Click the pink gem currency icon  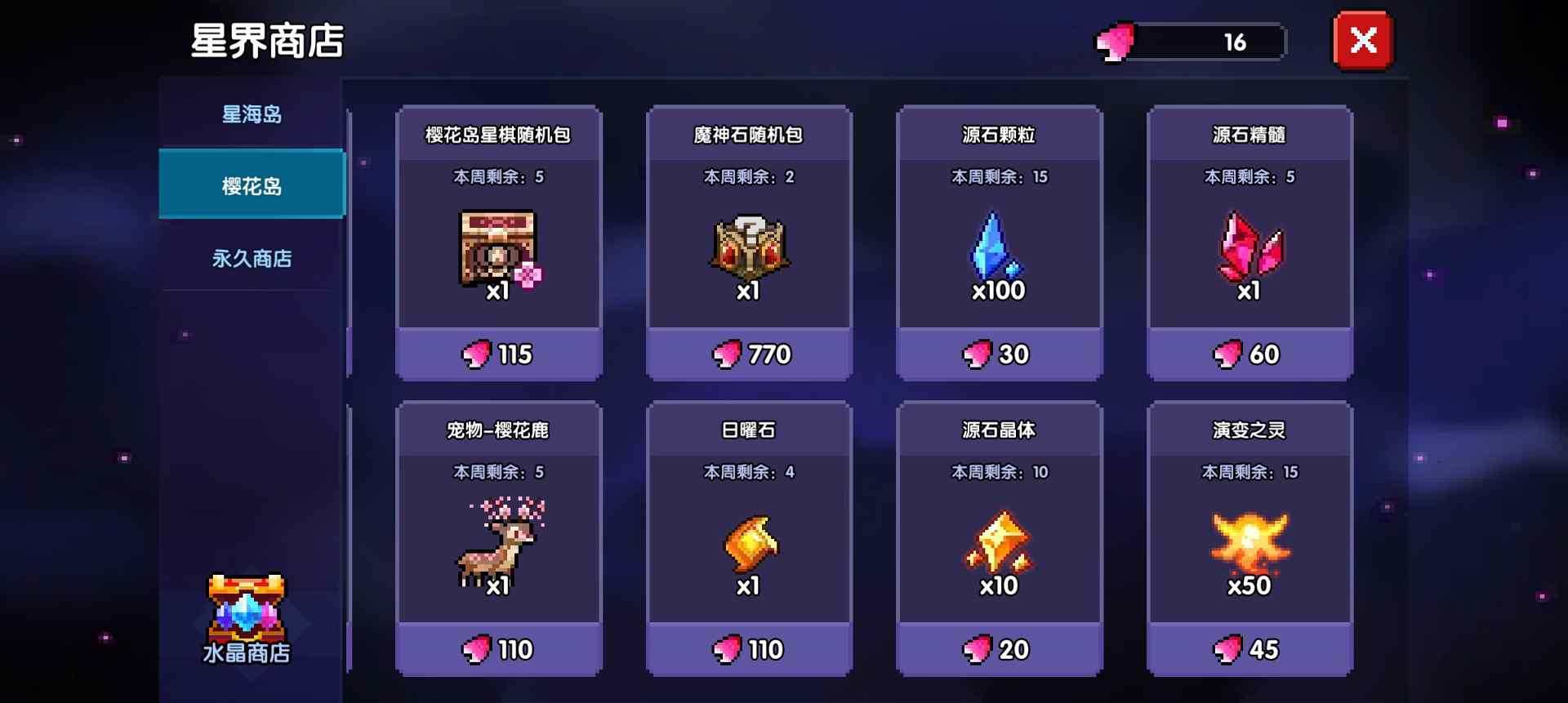[1115, 41]
